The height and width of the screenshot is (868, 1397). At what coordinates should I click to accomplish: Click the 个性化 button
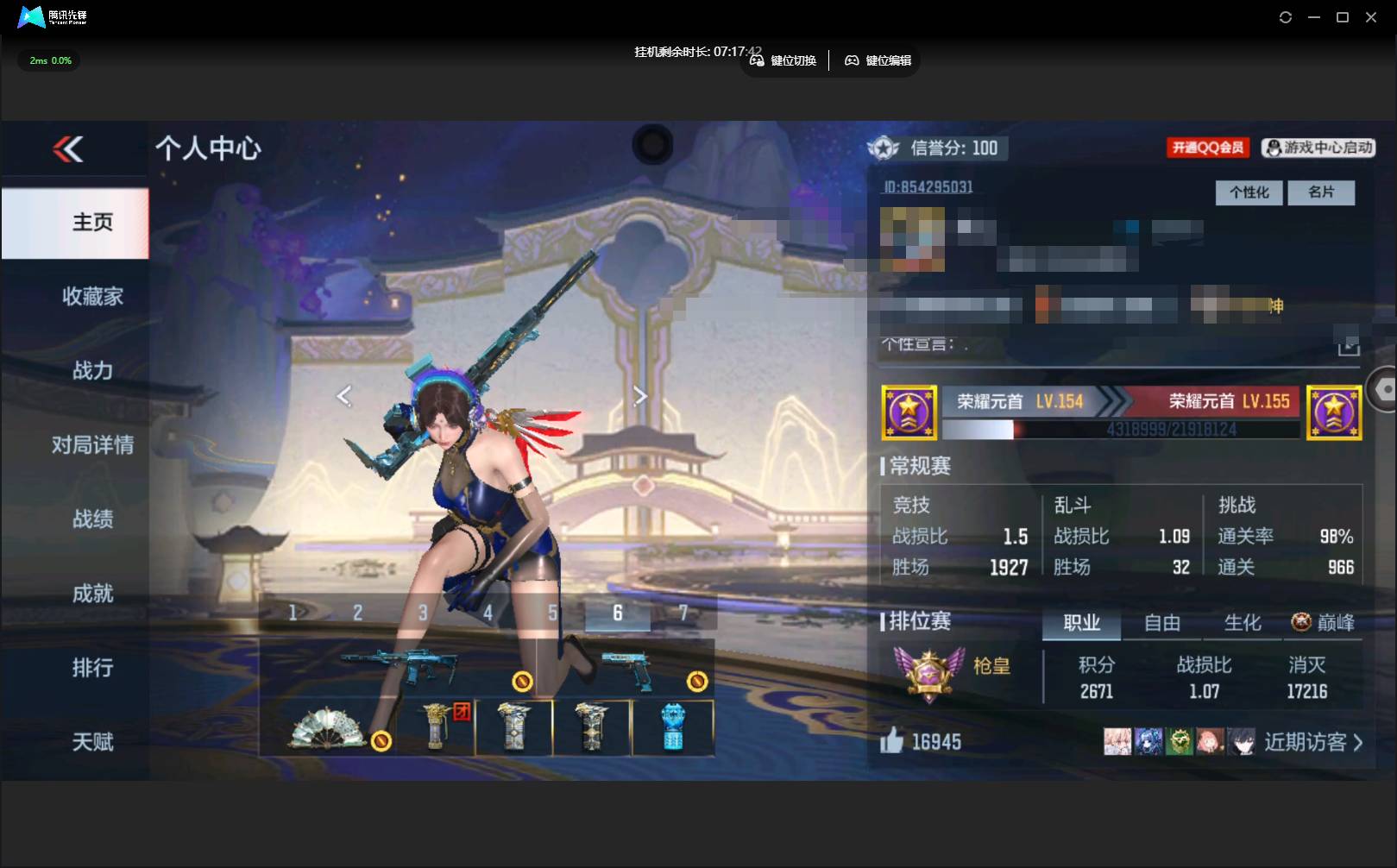1249,192
